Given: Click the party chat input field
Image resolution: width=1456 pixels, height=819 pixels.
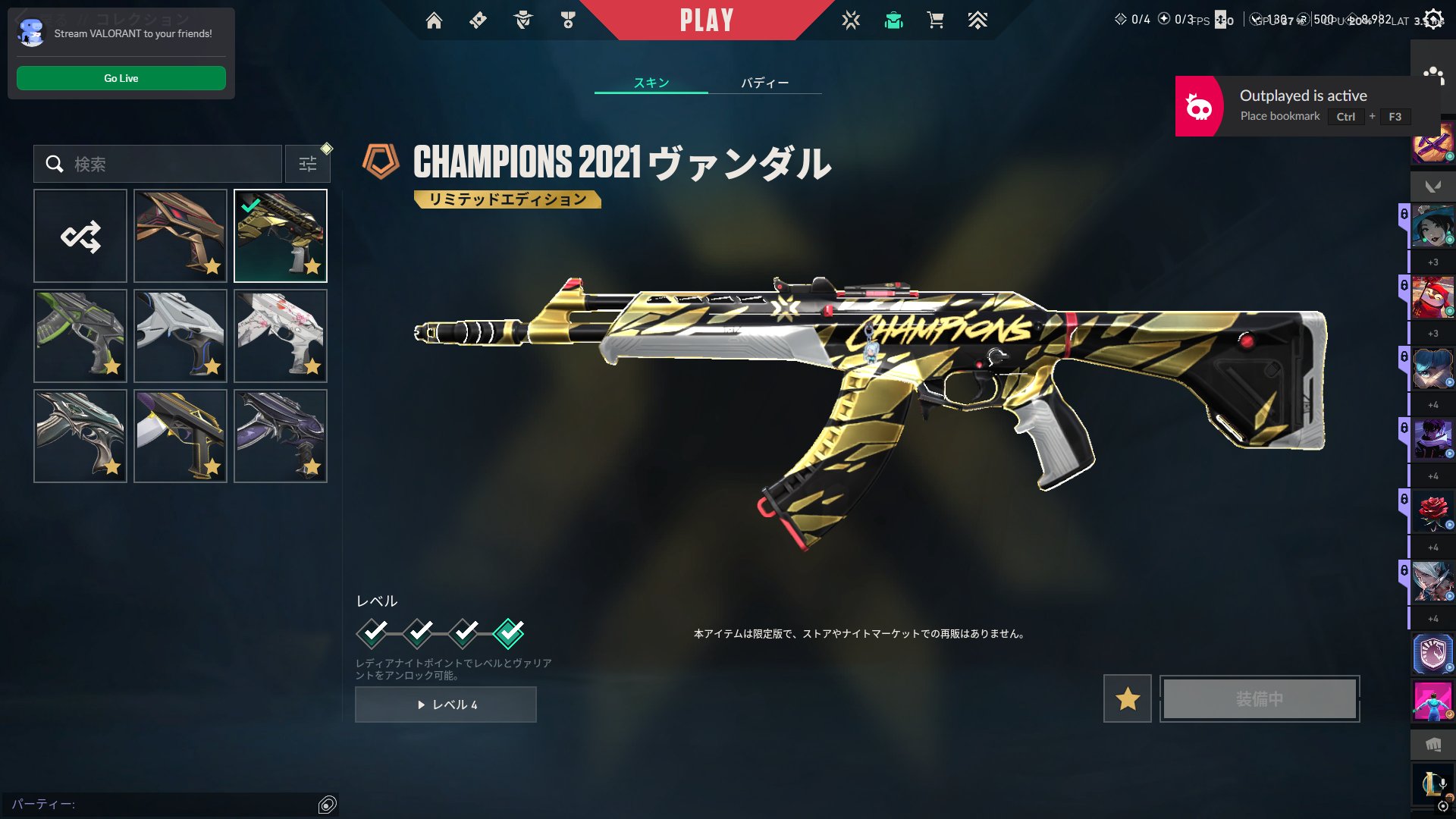Looking at the screenshot, I should pyautogui.click(x=163, y=804).
